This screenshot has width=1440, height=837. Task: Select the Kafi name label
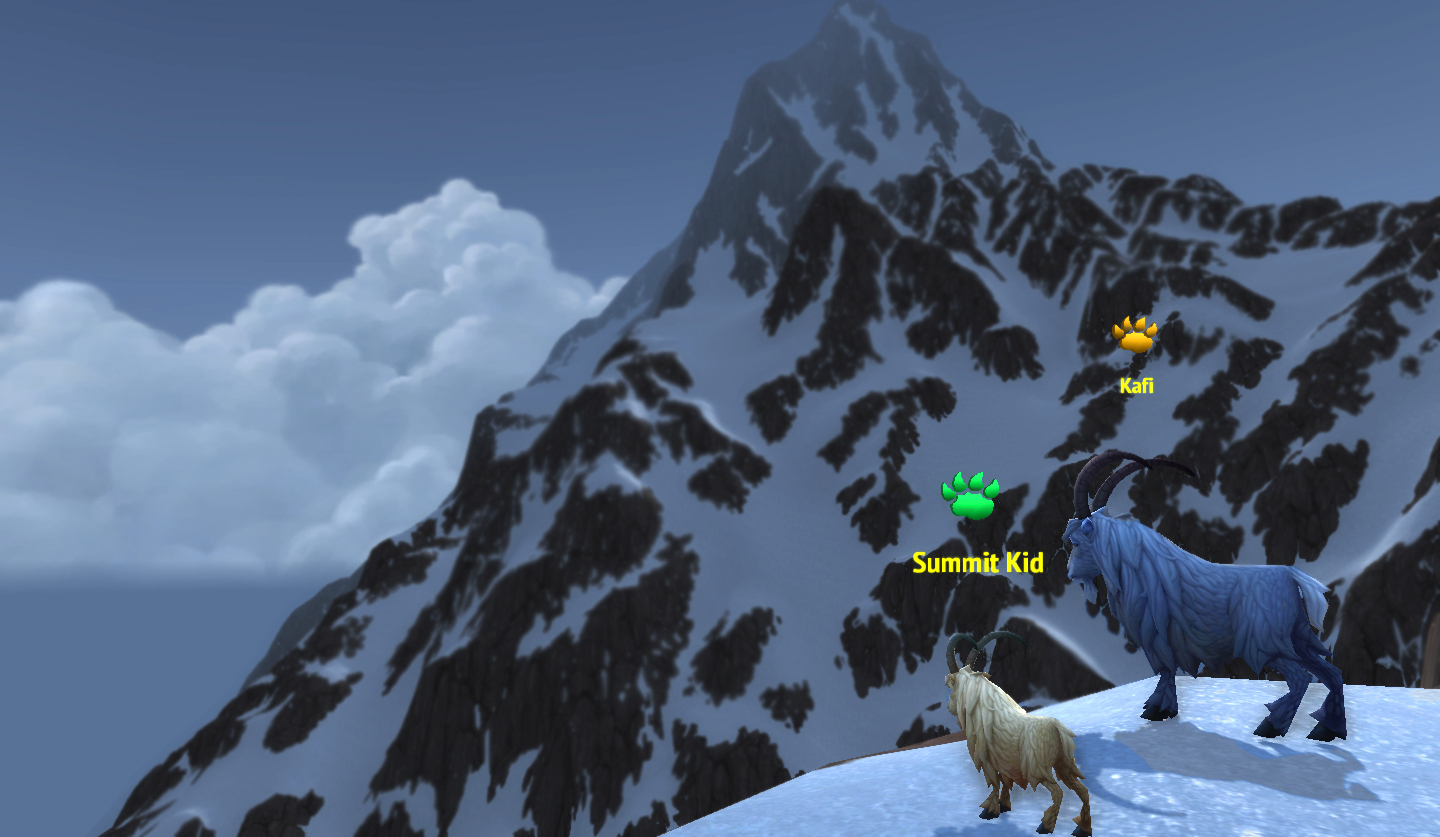1136,385
